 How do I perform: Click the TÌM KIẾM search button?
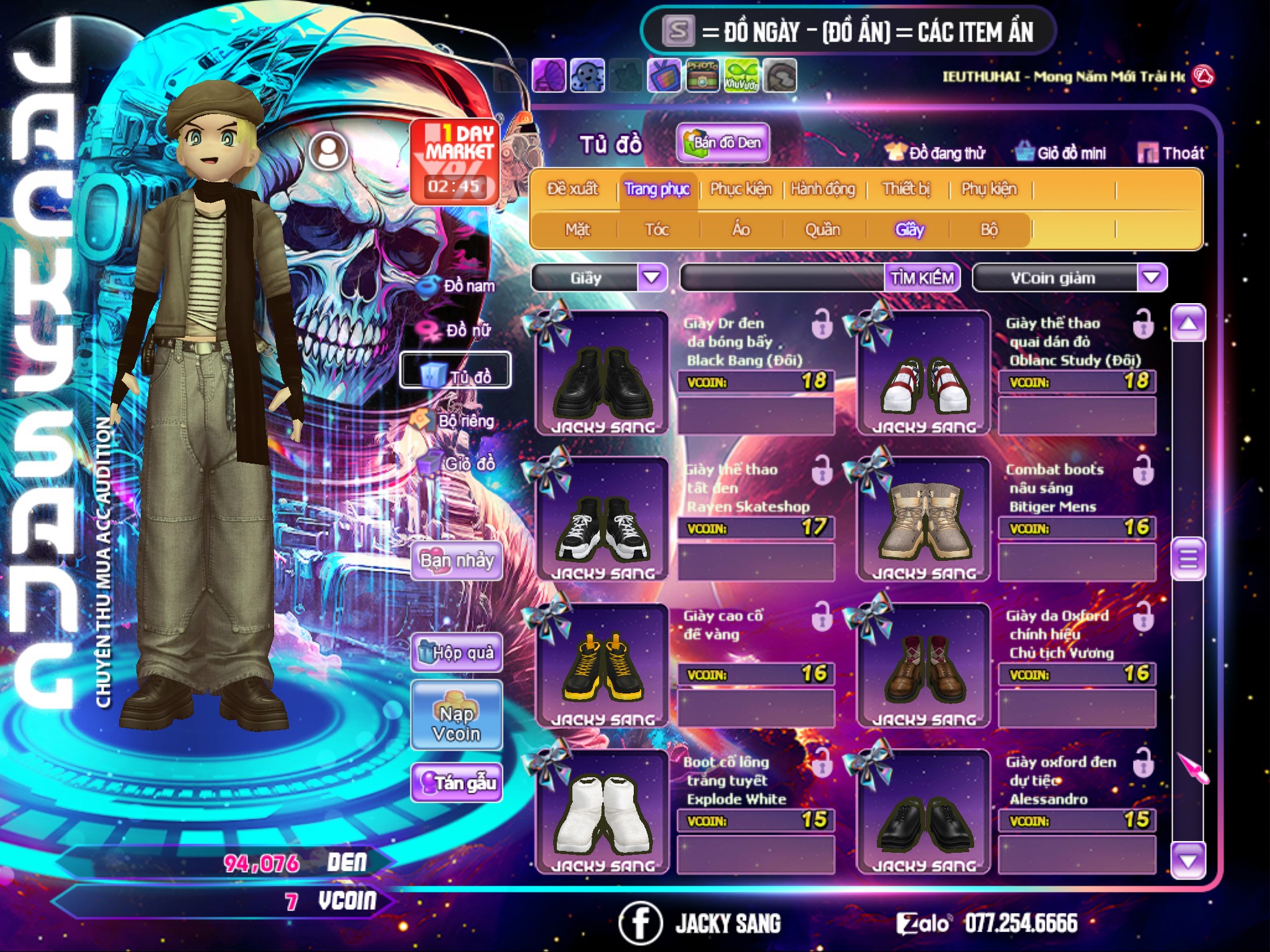(921, 278)
